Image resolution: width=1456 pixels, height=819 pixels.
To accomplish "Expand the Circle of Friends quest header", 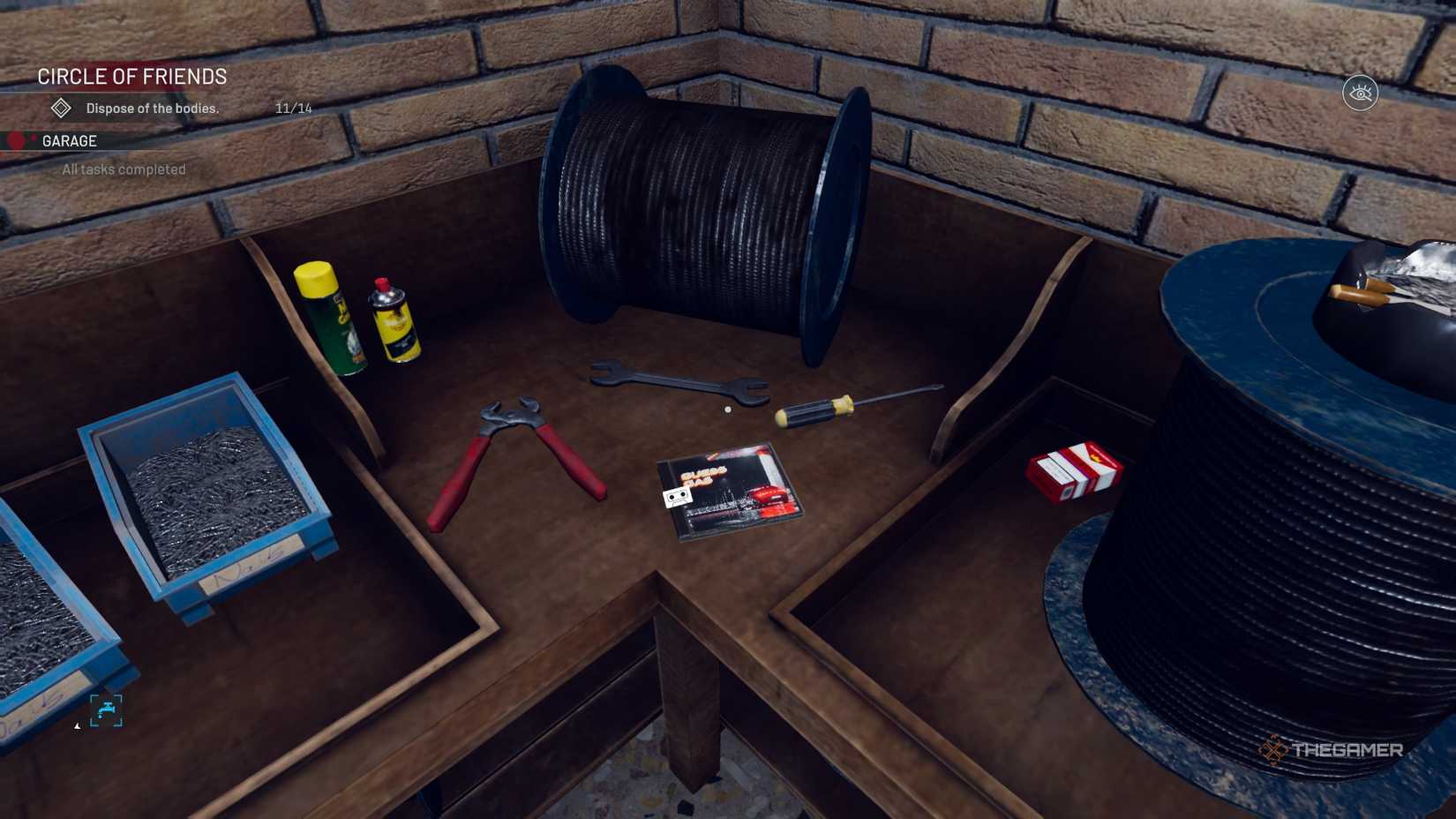I will click(131, 77).
